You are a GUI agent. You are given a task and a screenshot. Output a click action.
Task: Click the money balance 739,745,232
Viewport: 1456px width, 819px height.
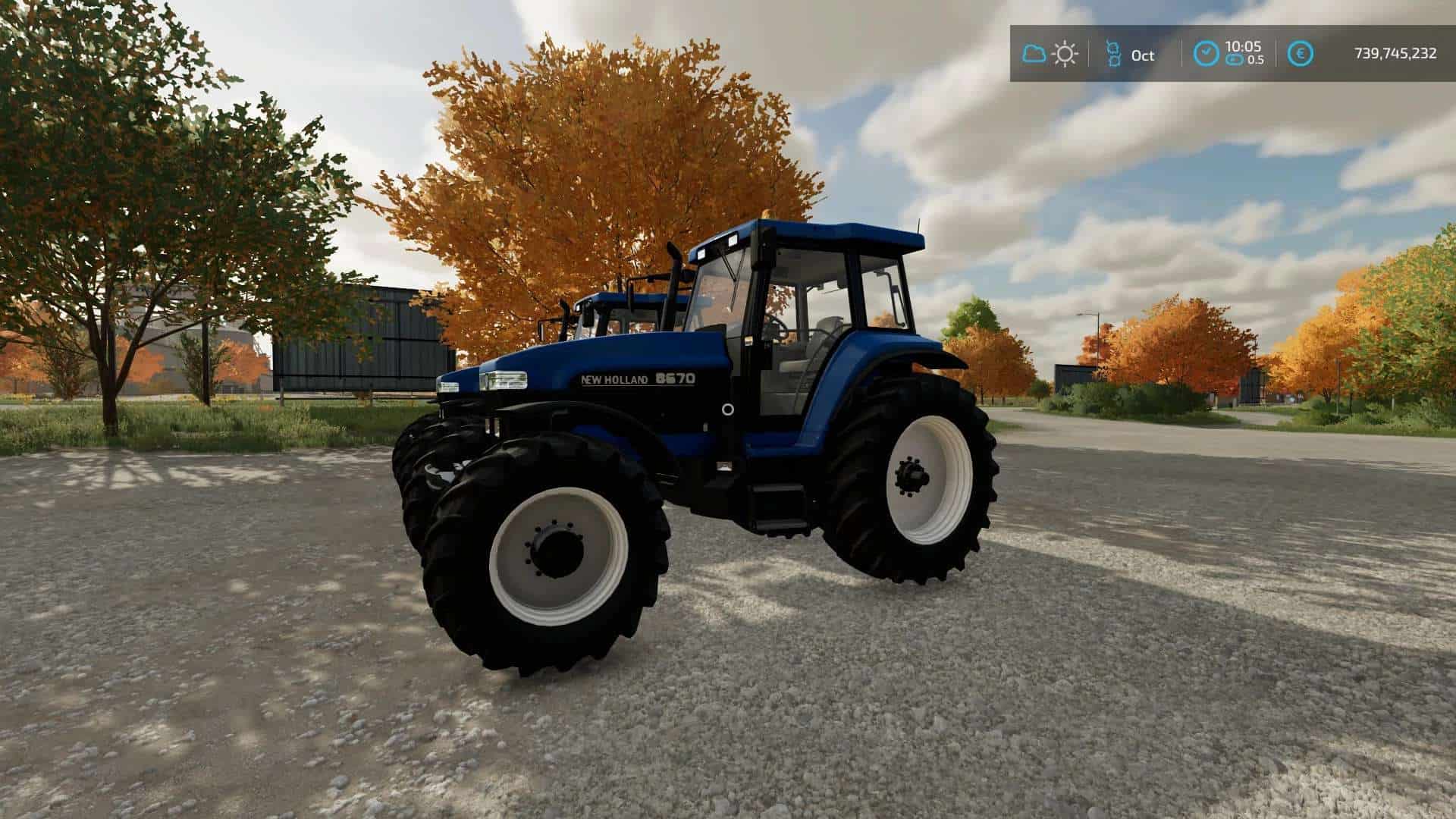[1394, 52]
